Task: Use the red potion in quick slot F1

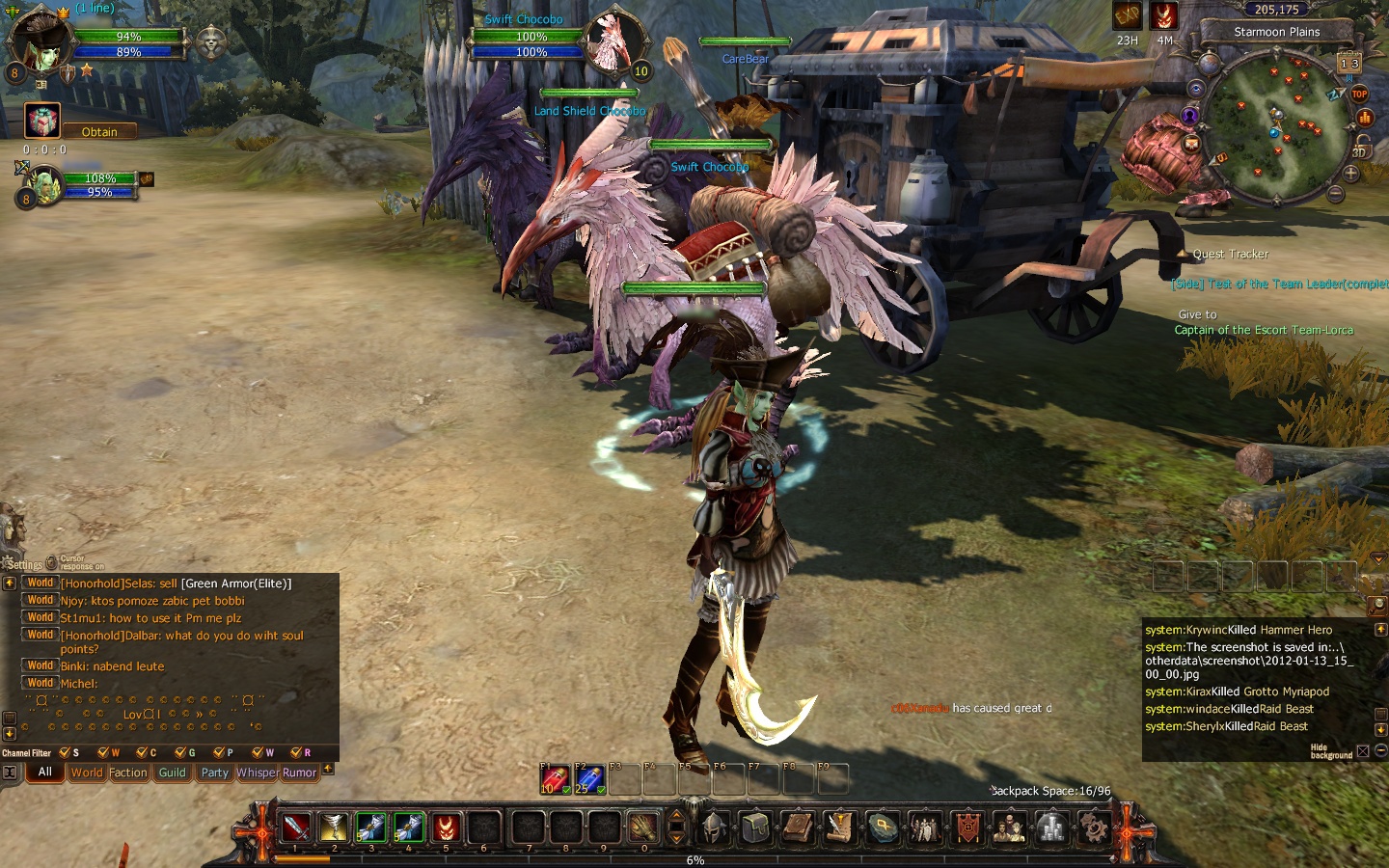Action: [x=555, y=779]
